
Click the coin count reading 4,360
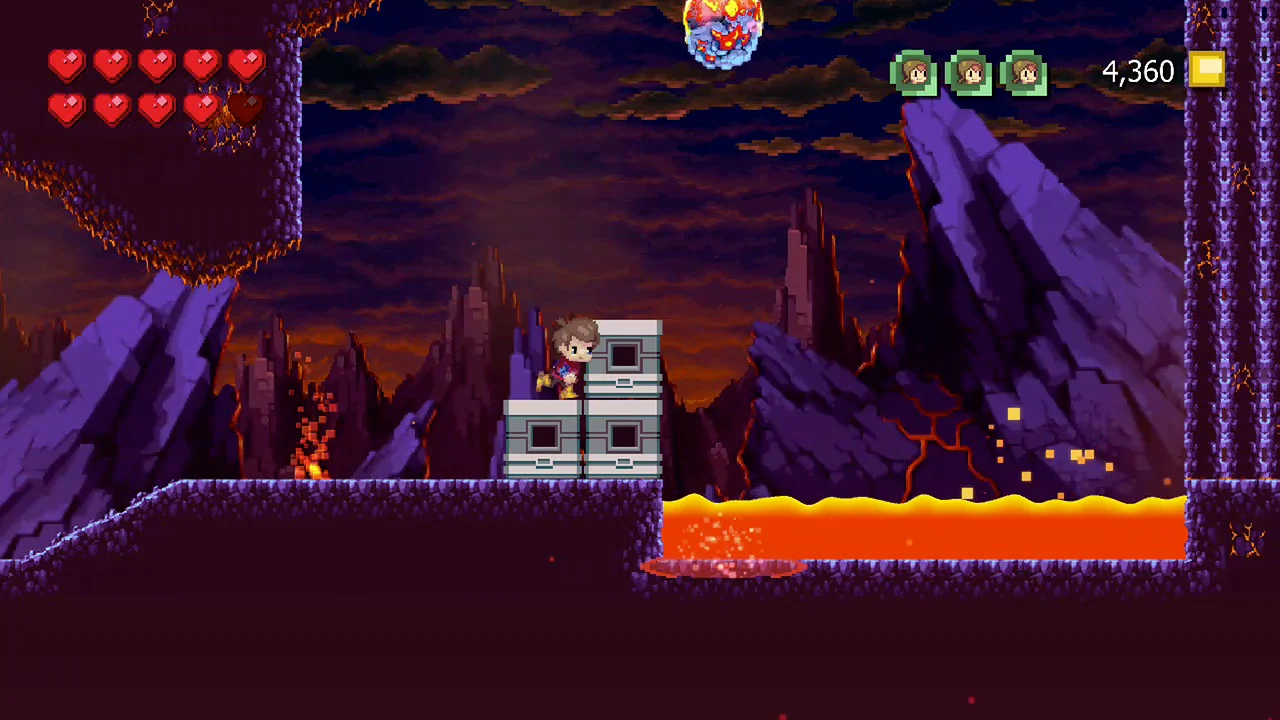click(x=1138, y=71)
